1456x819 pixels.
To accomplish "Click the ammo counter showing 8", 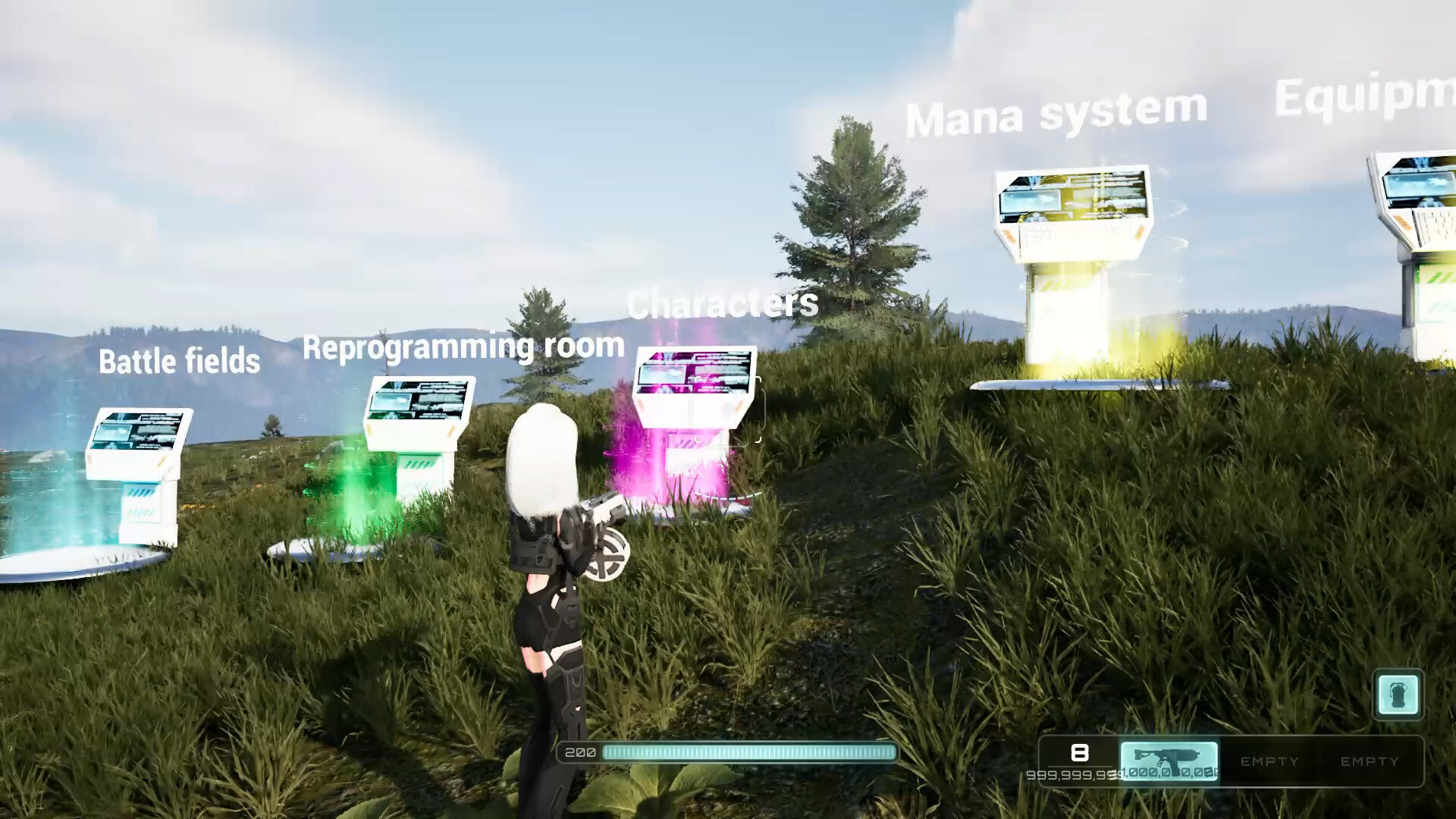I will pos(1080,753).
